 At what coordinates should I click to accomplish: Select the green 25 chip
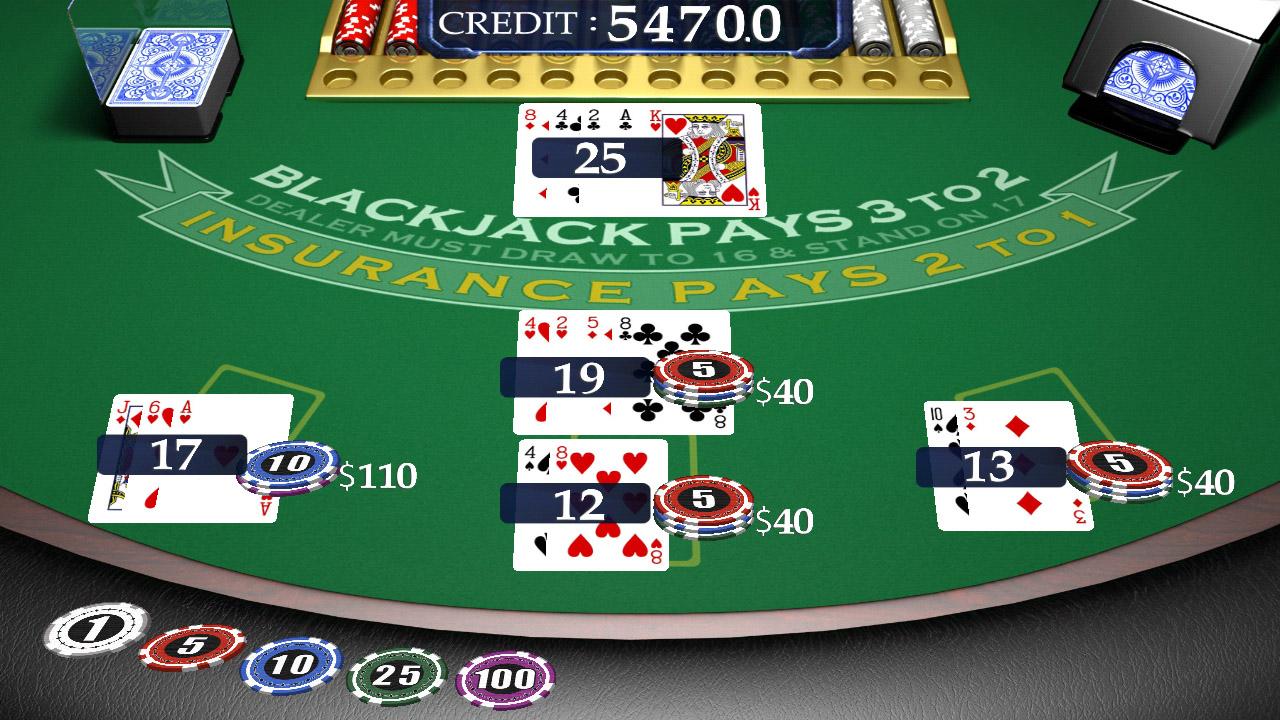click(x=395, y=677)
